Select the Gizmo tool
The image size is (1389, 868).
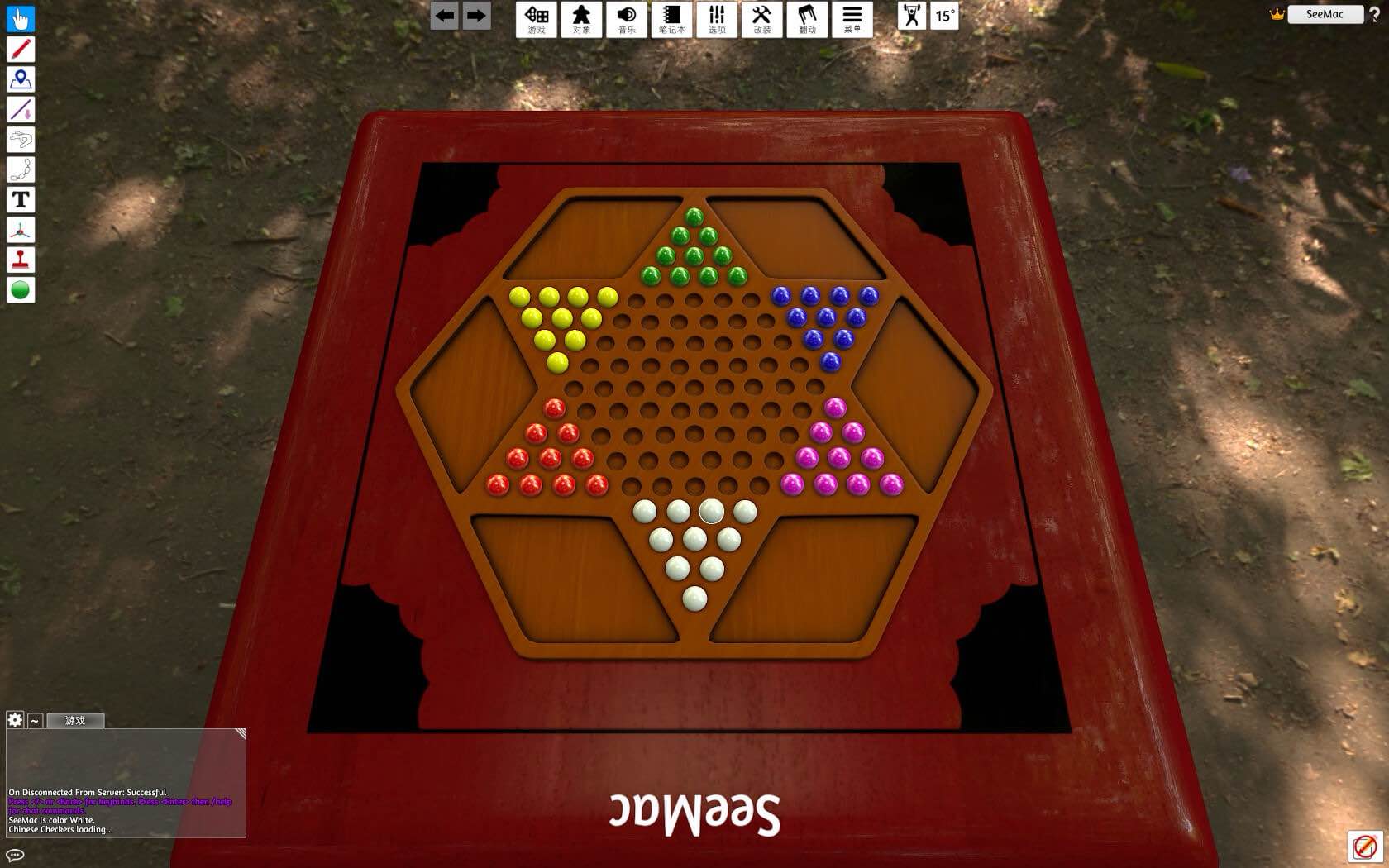[20, 229]
